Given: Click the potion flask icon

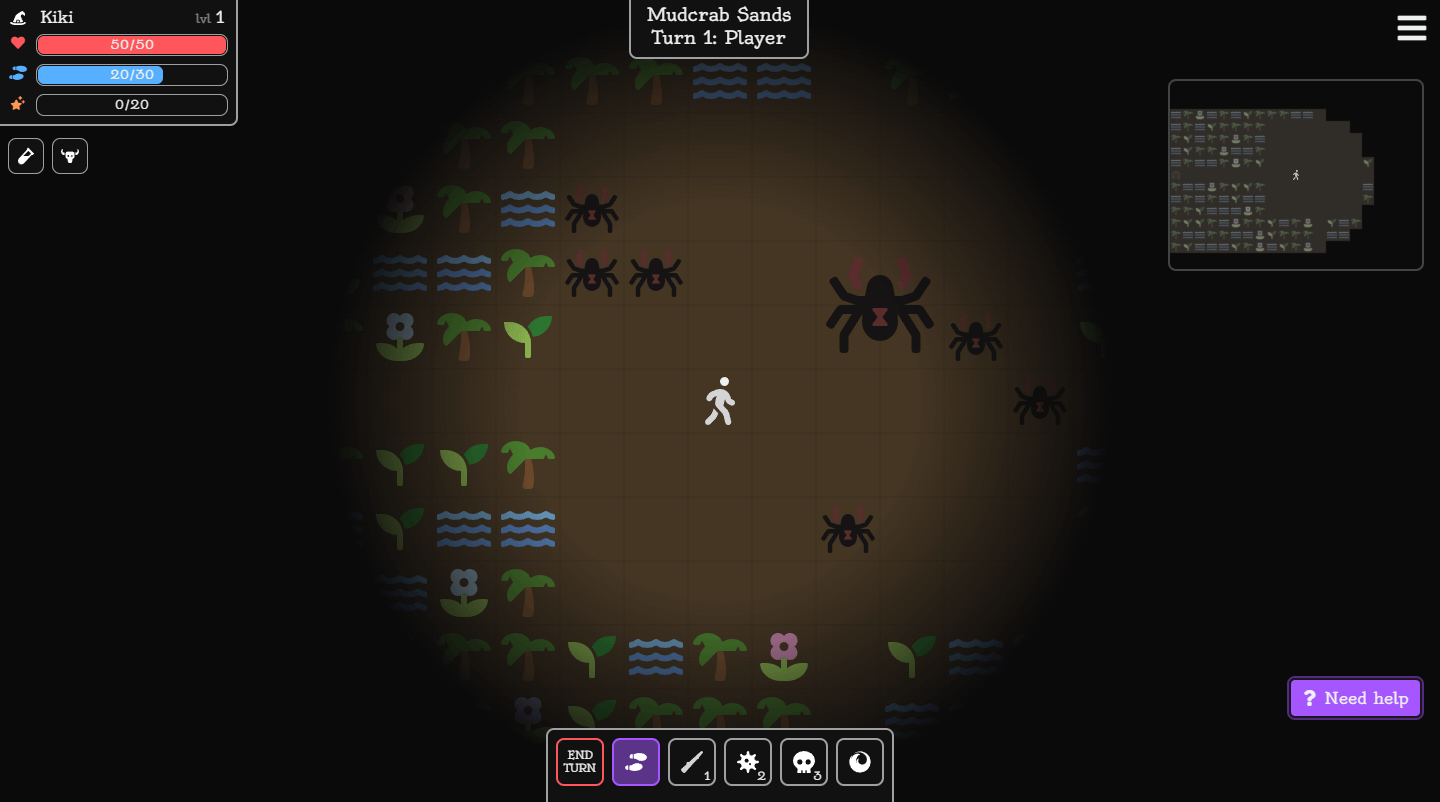Looking at the screenshot, I should point(25,155).
